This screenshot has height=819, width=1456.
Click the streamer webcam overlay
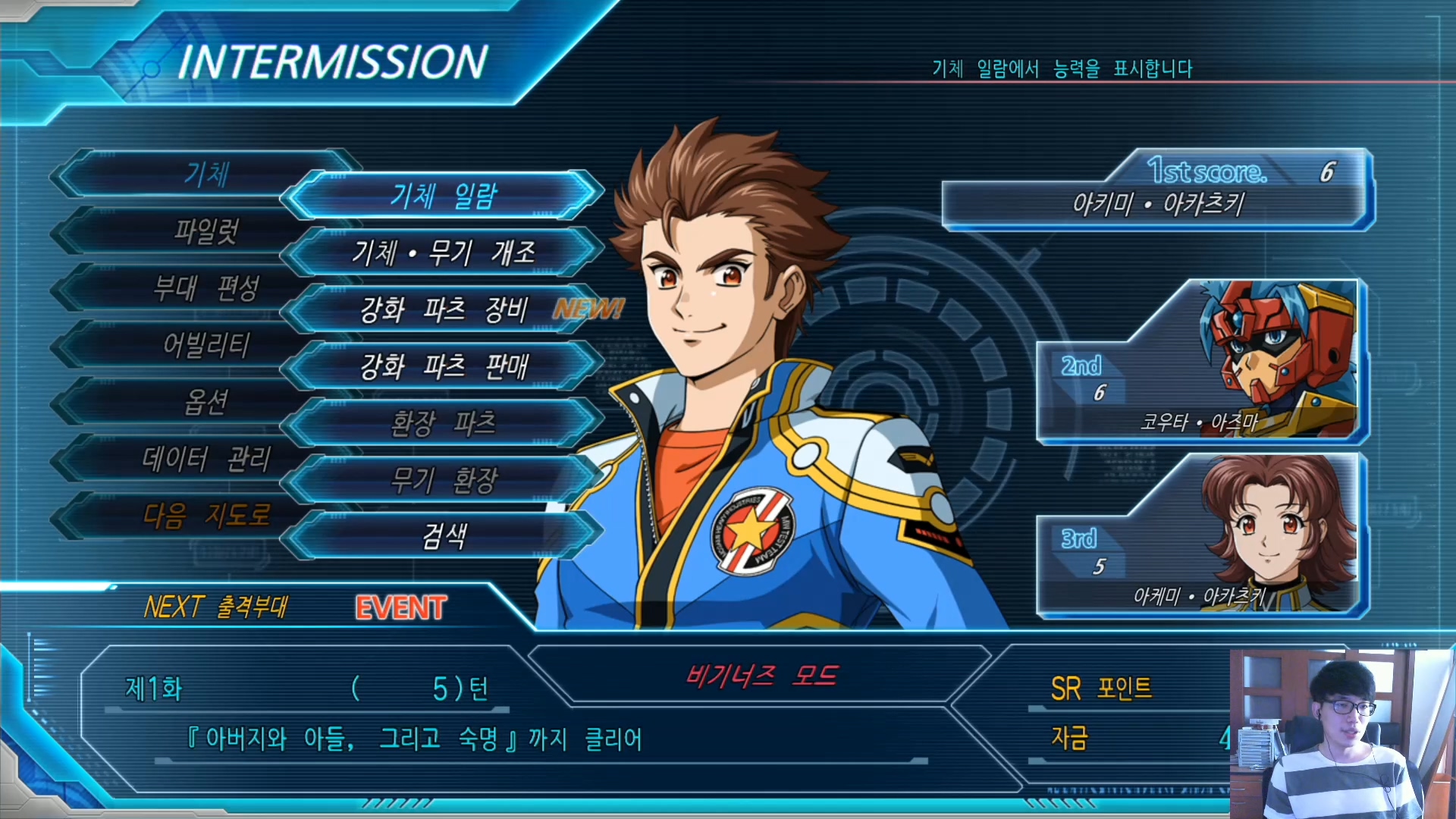(x=1342, y=733)
